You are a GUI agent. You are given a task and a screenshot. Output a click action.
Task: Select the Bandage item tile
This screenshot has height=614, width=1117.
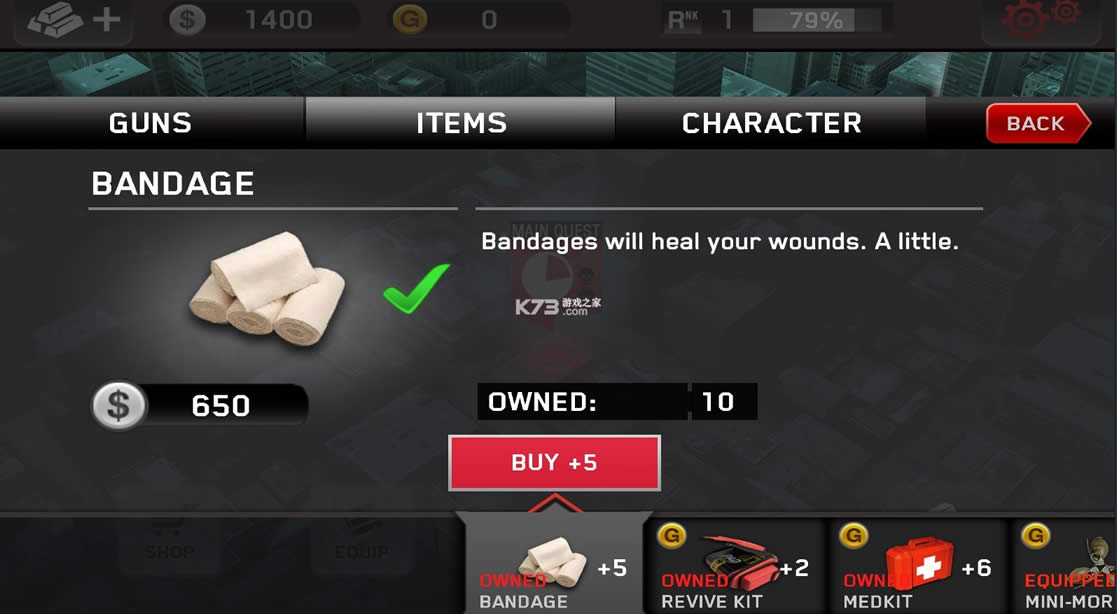(x=553, y=567)
